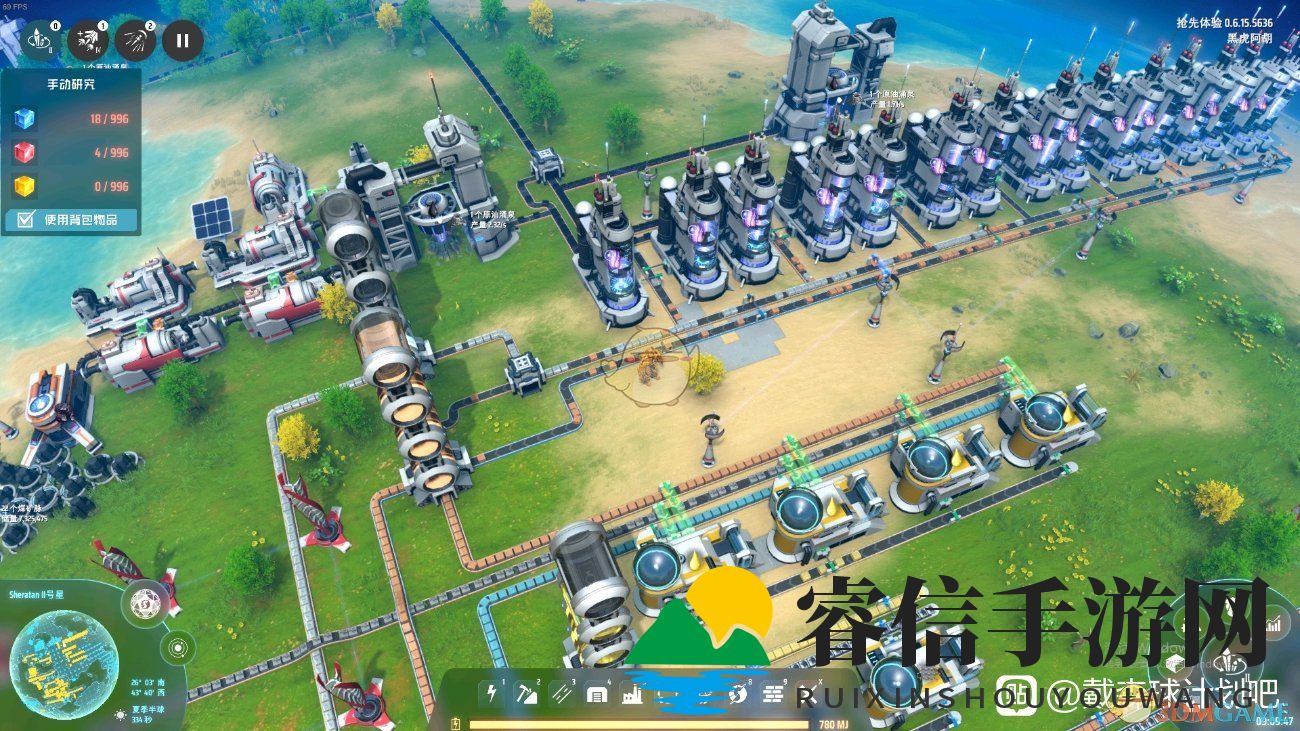Image resolution: width=1300 pixels, height=731 pixels.
Task: Open the brick wall foundation build category
Action: click(x=773, y=693)
